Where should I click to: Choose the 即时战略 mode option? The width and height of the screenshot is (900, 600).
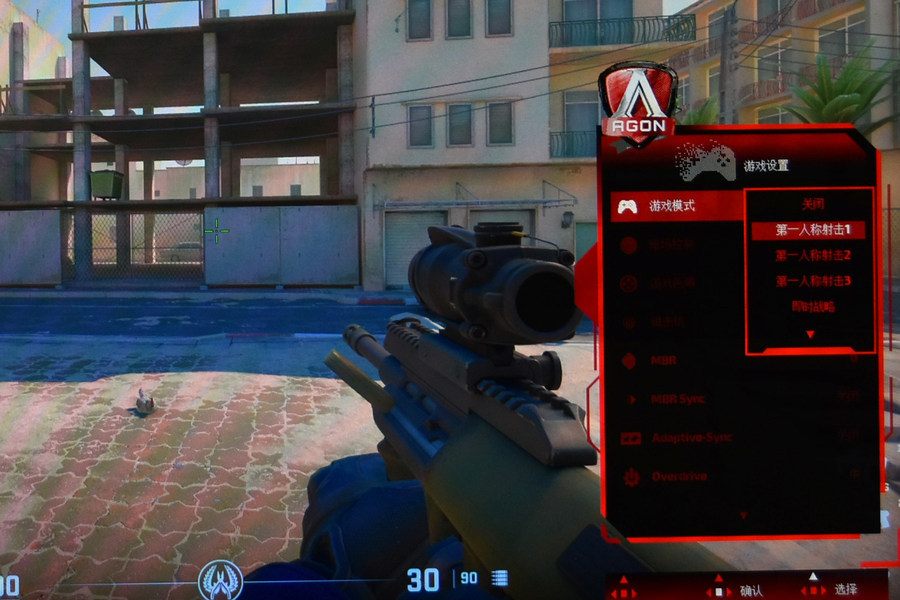tap(811, 307)
